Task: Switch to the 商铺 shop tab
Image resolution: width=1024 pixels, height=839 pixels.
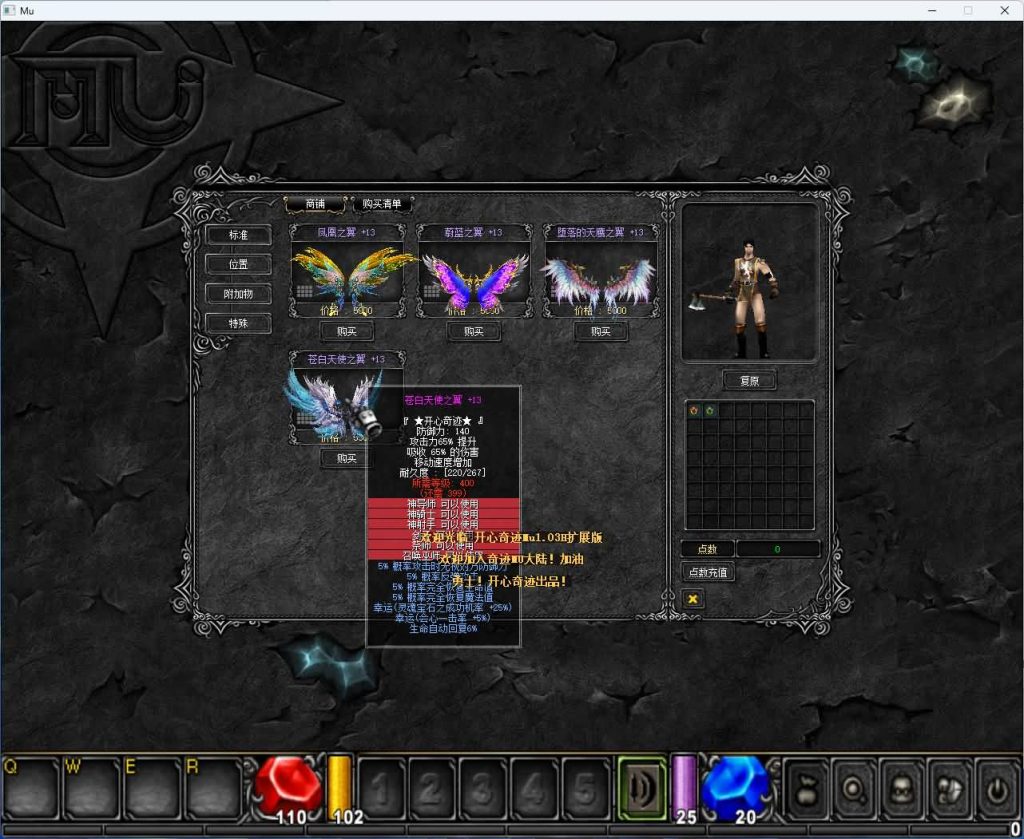Action: (315, 204)
